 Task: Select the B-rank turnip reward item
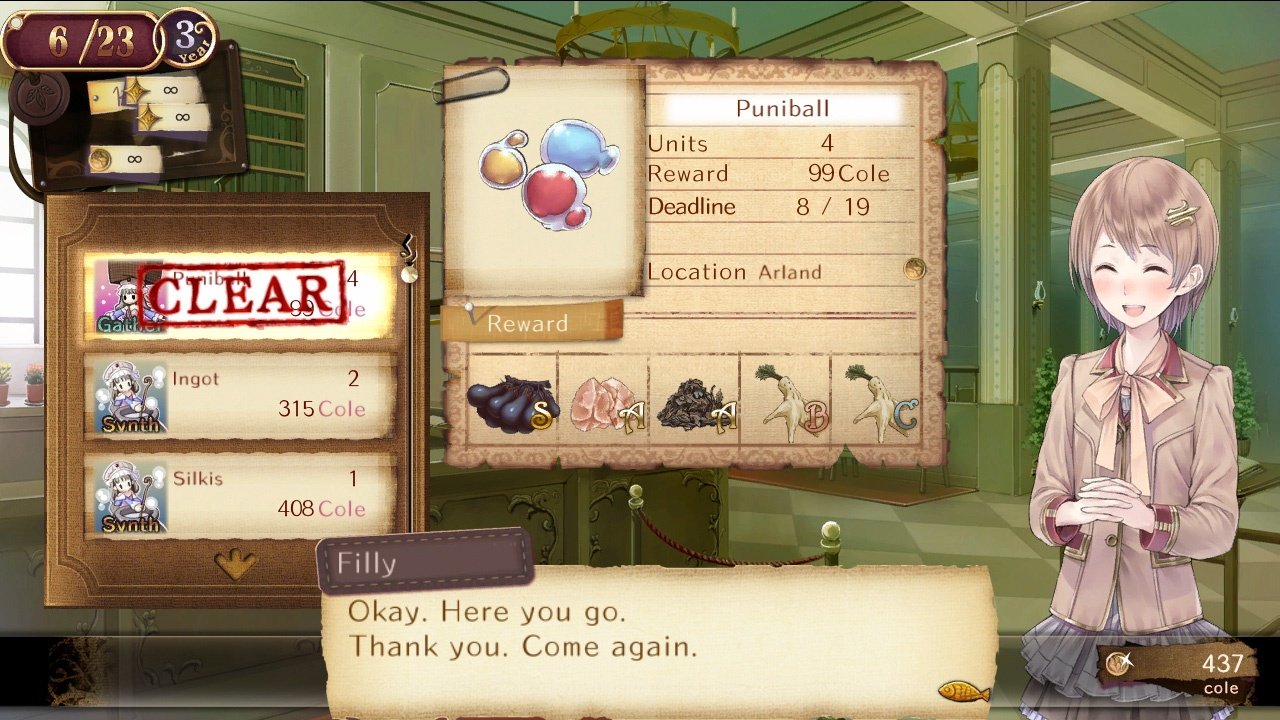click(790, 400)
